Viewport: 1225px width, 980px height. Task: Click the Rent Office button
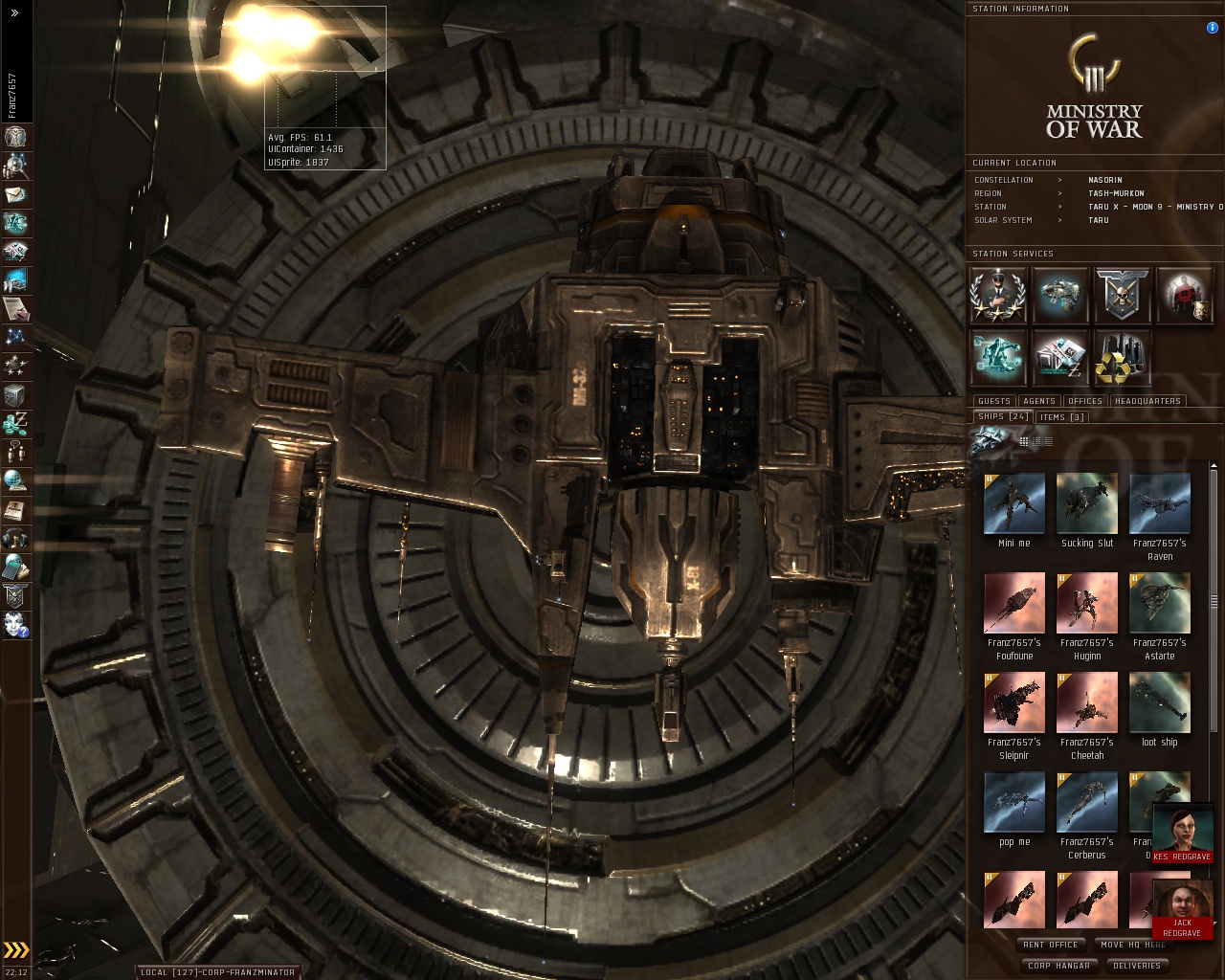coord(1050,945)
